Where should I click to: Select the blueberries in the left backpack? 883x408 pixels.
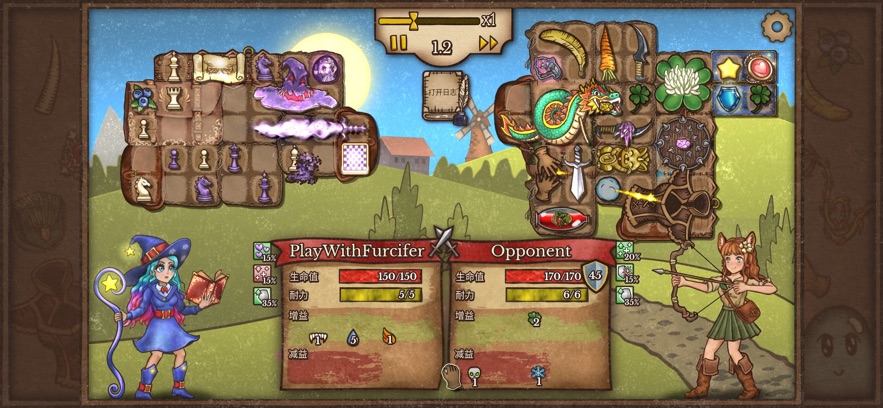tap(143, 98)
